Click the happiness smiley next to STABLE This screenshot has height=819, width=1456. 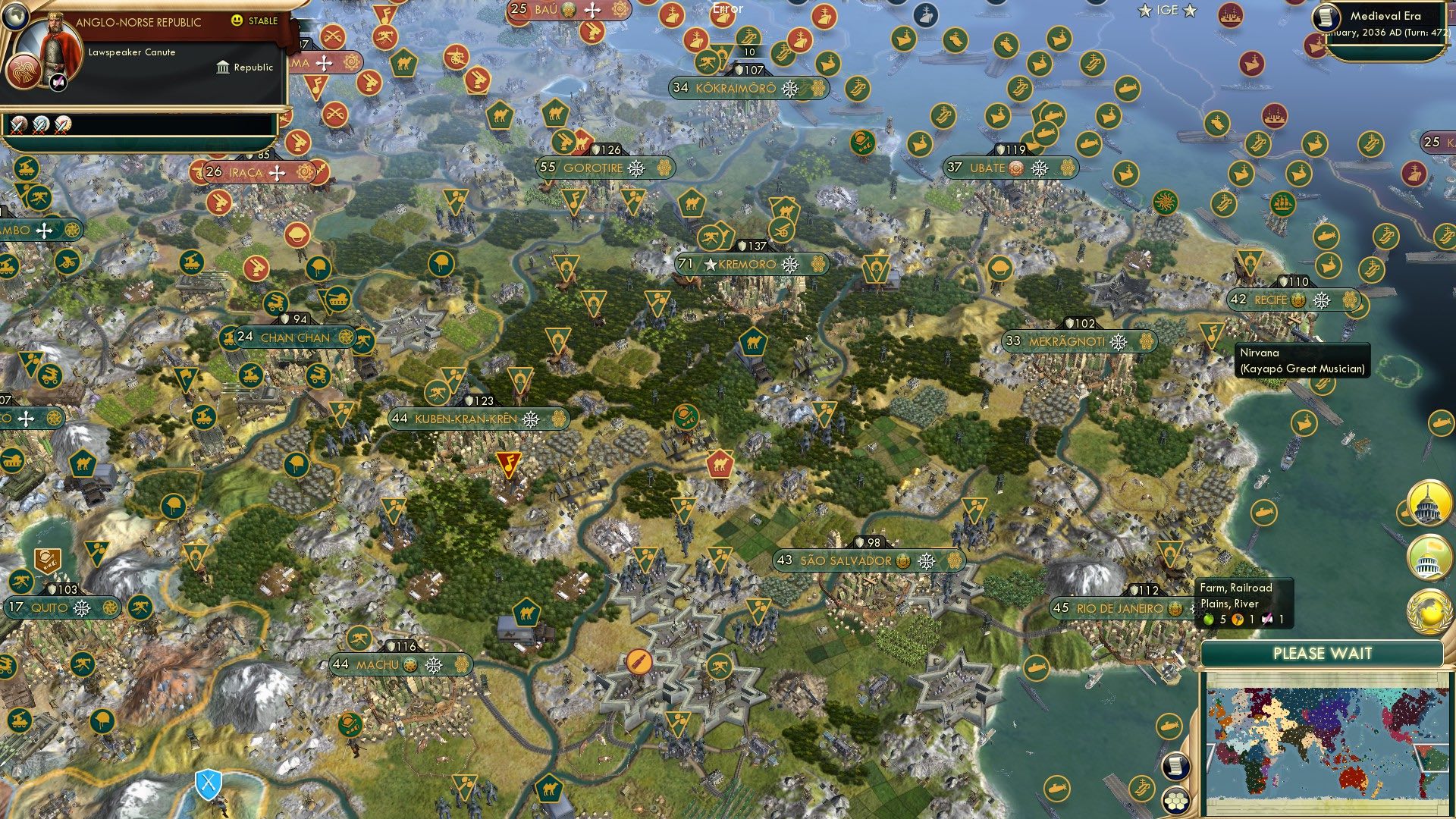click(237, 22)
